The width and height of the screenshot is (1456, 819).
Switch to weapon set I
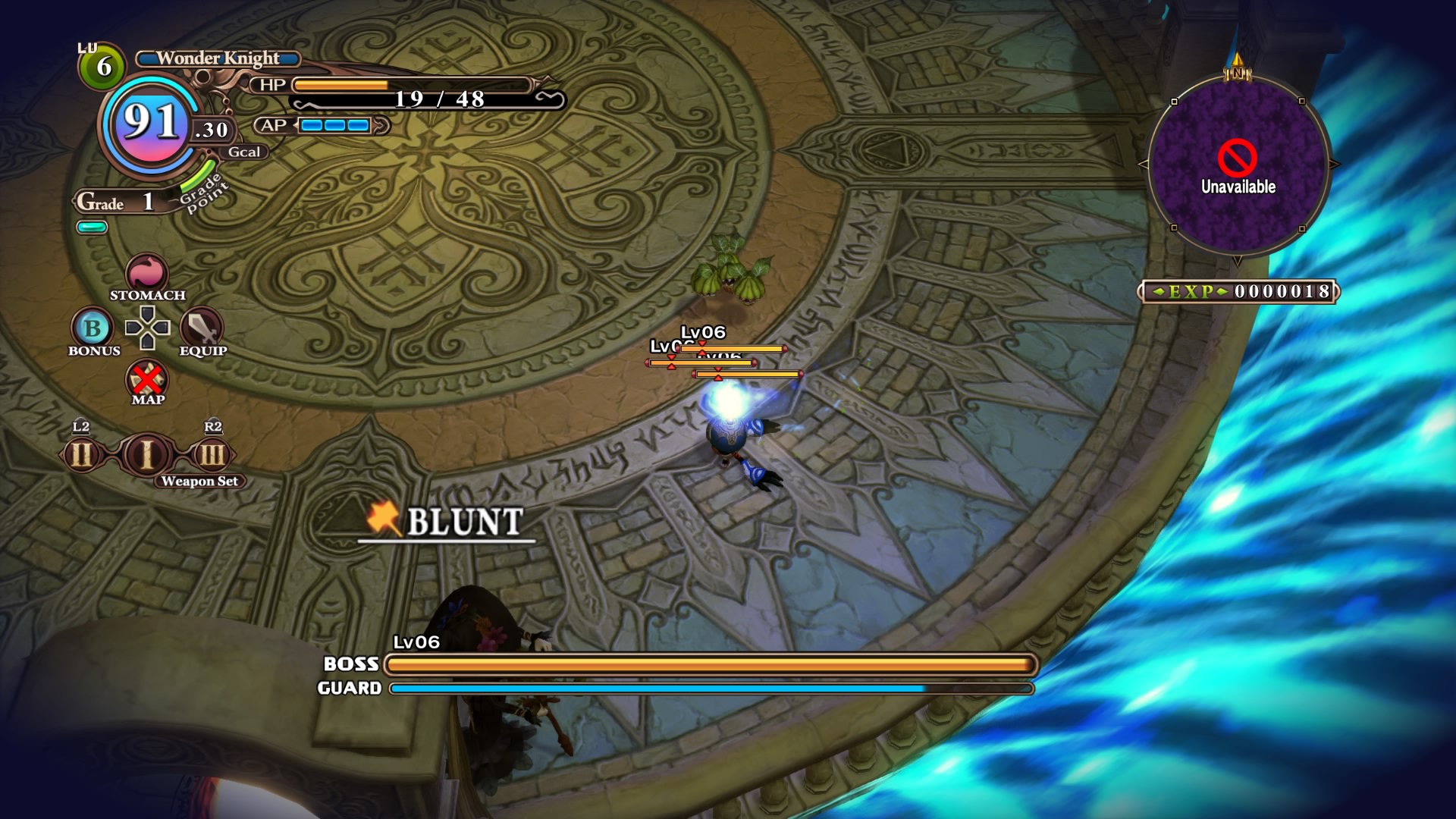pyautogui.click(x=147, y=454)
